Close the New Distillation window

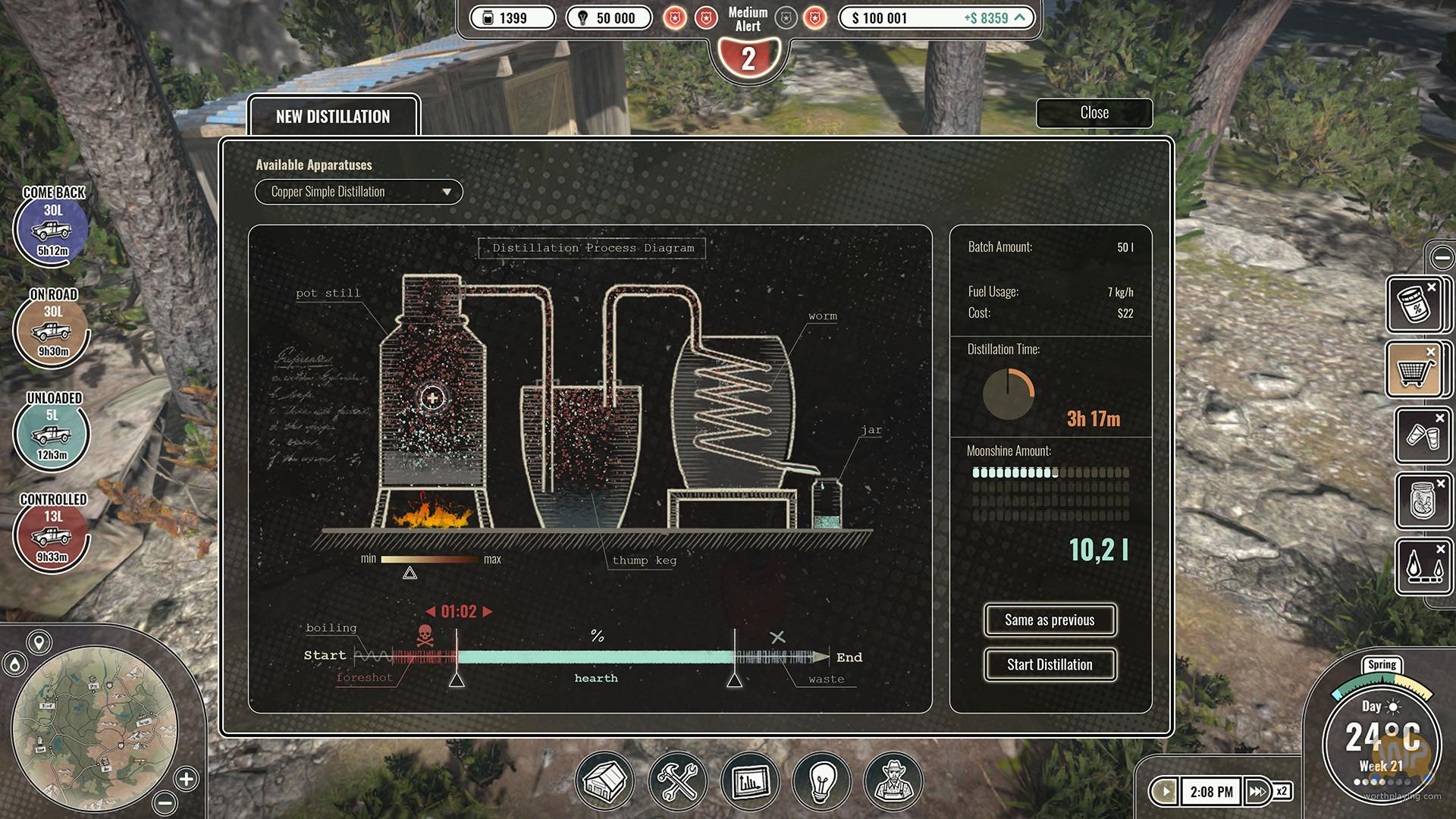pyautogui.click(x=1094, y=113)
